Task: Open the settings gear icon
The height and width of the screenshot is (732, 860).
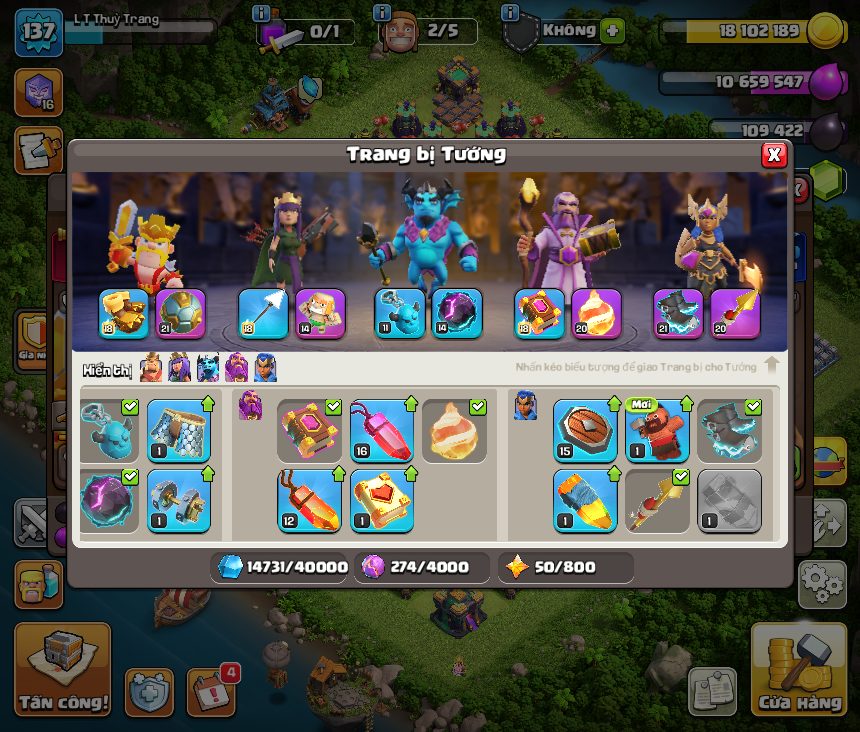Action: click(822, 583)
